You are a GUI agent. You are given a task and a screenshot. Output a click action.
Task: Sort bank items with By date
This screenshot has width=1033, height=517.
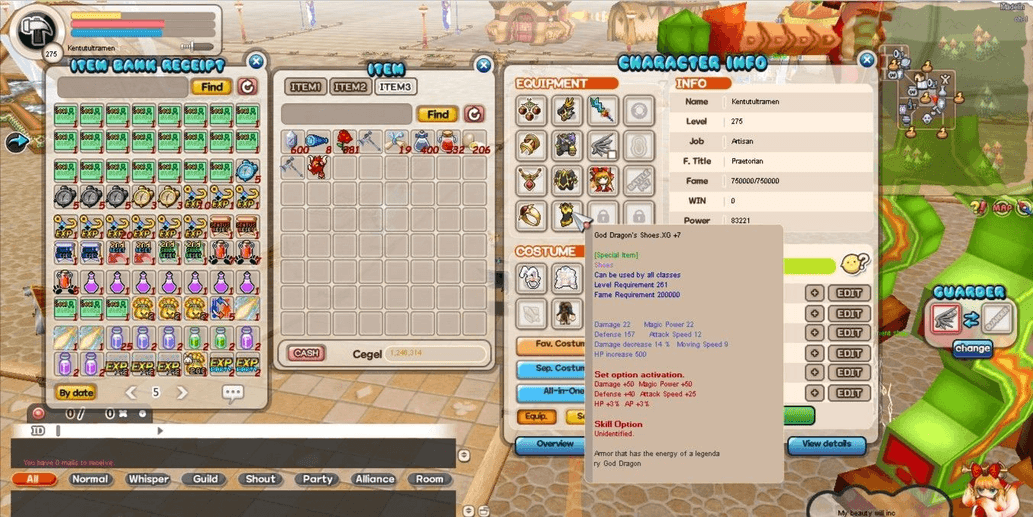pyautogui.click(x=76, y=393)
